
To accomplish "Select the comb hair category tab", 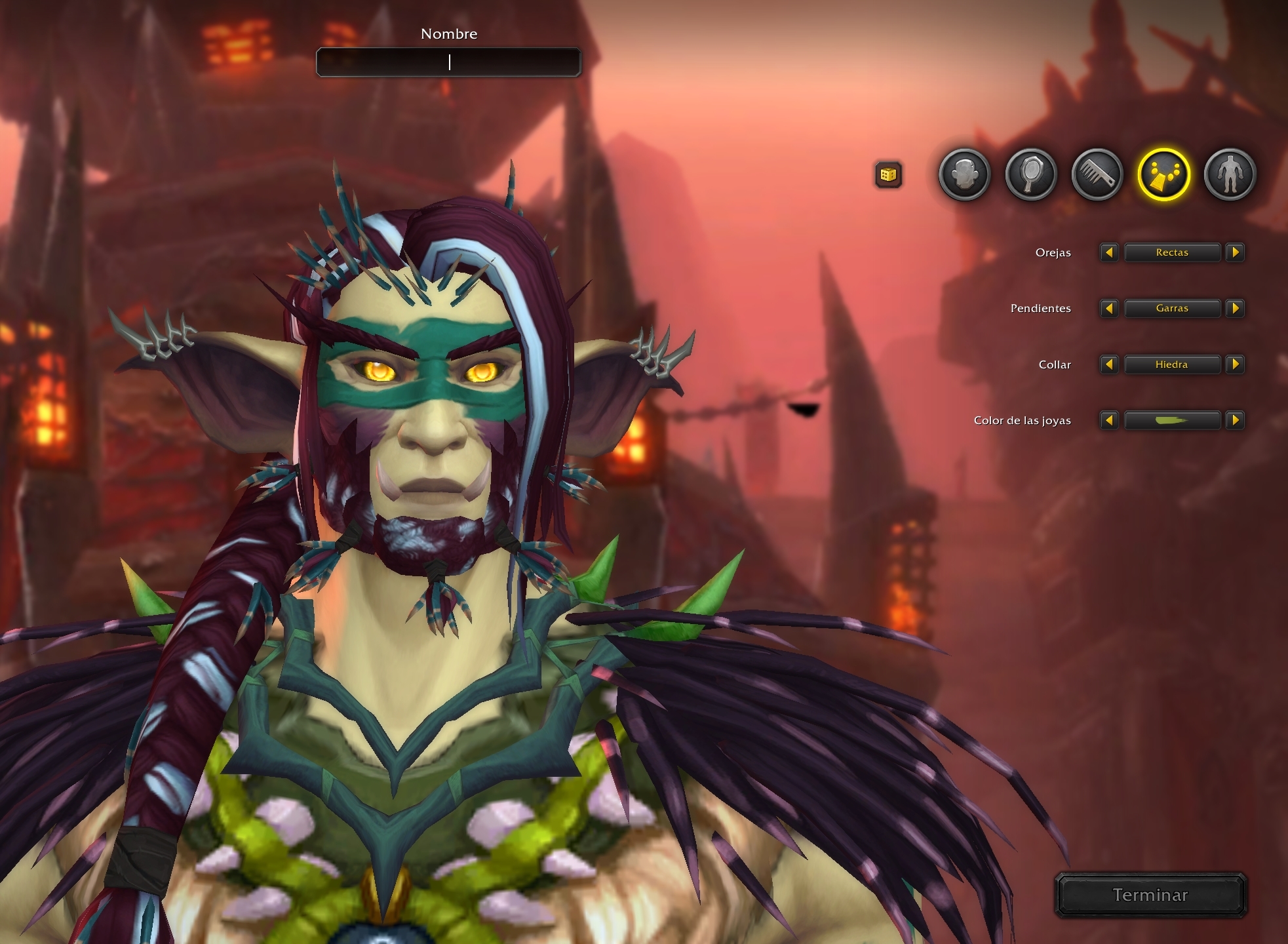I will pos(1097,175).
